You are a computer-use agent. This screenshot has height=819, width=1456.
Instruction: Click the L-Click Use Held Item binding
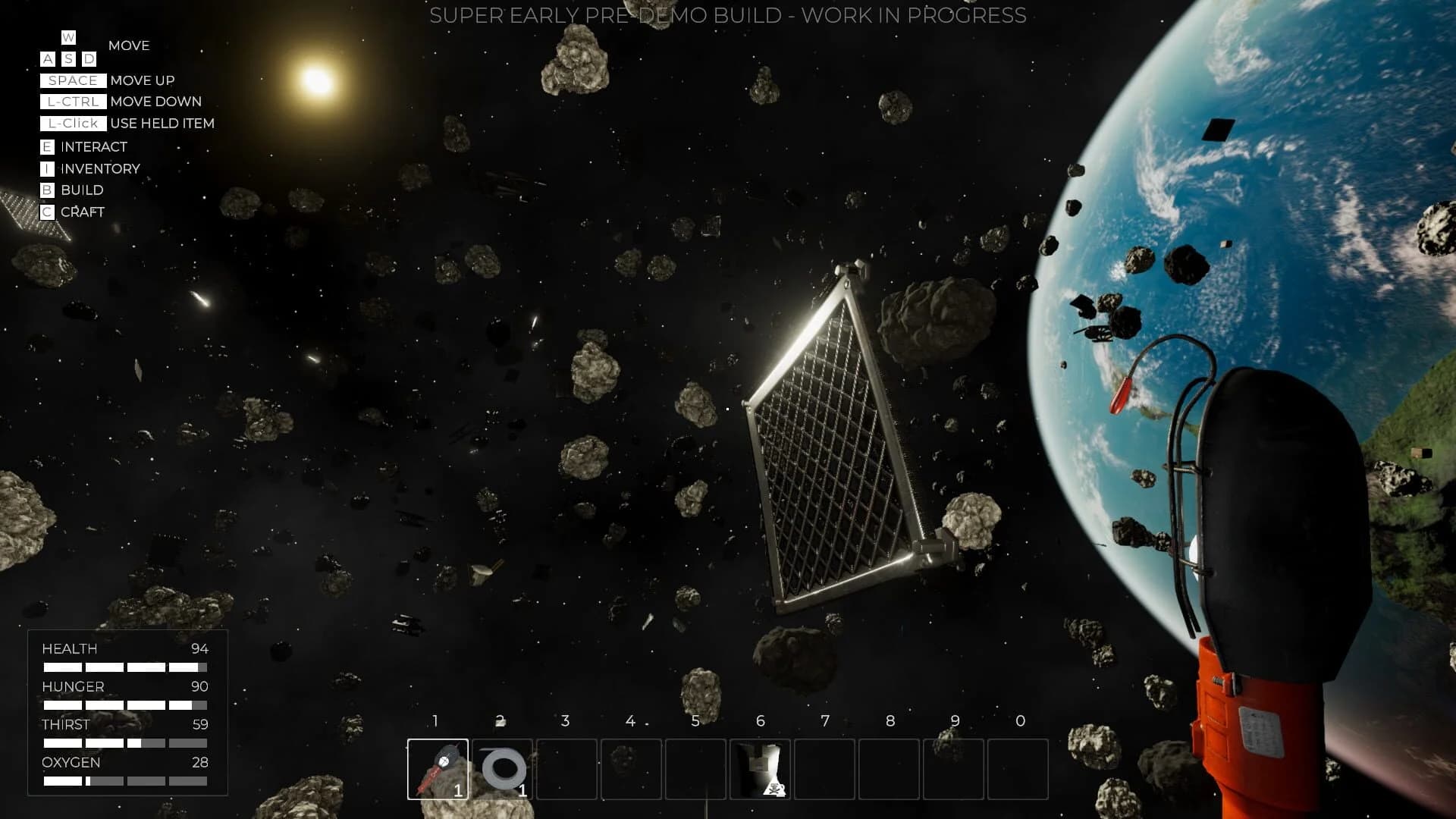click(x=74, y=123)
